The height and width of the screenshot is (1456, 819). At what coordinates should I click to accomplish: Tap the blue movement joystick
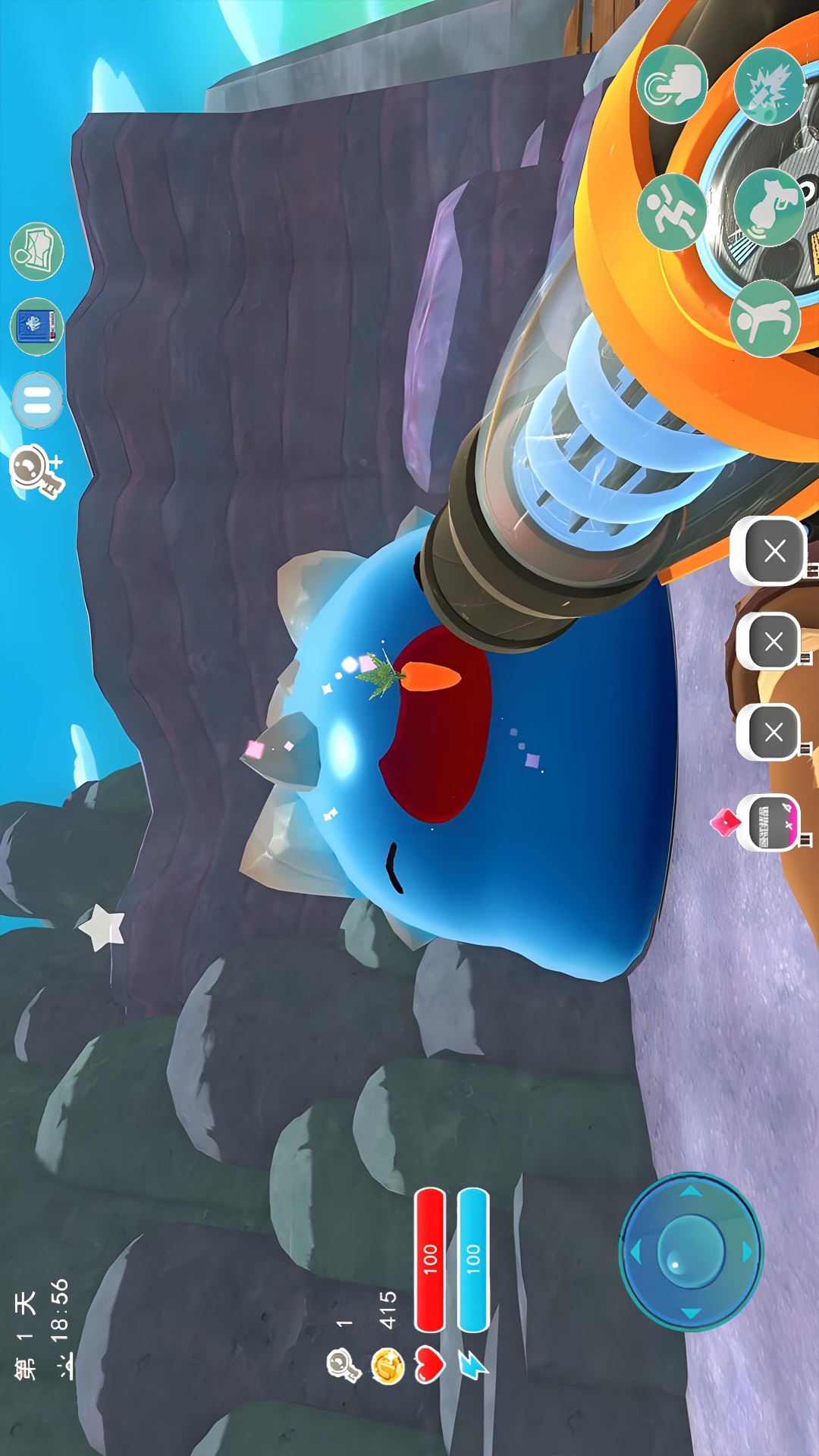click(x=690, y=1252)
